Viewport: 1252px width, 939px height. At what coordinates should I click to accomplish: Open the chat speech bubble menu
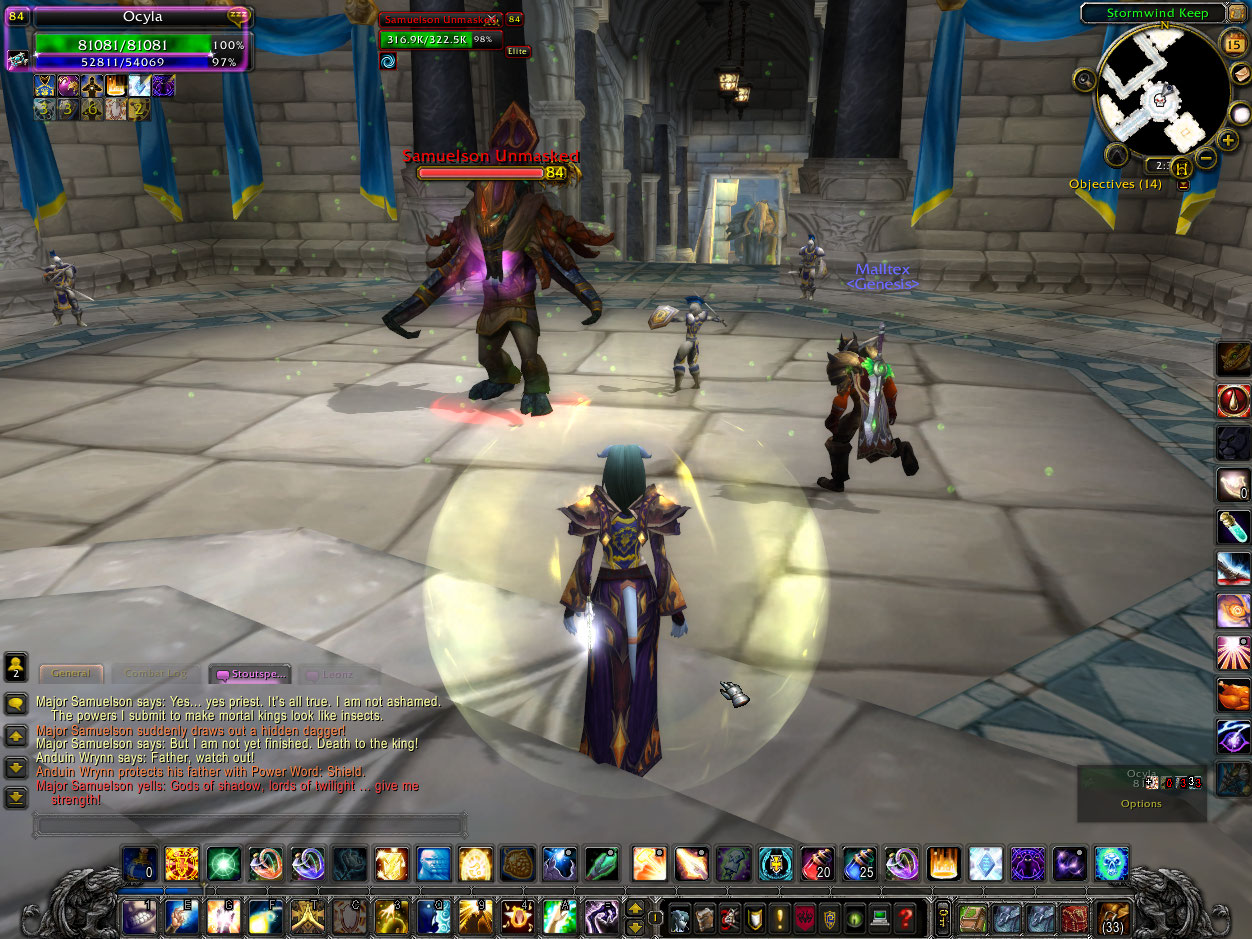point(16,704)
